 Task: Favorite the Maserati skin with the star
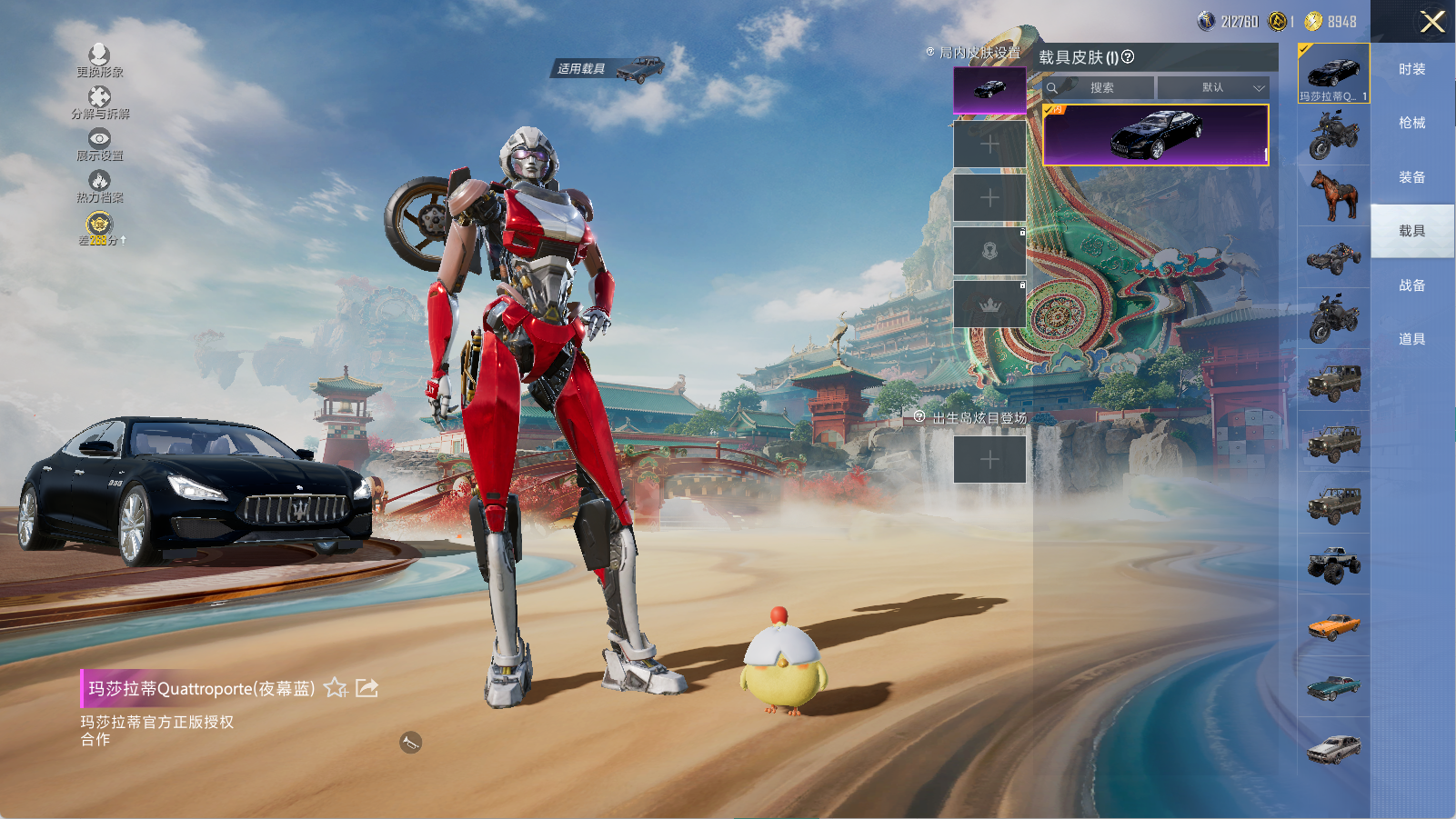pyautogui.click(x=336, y=688)
